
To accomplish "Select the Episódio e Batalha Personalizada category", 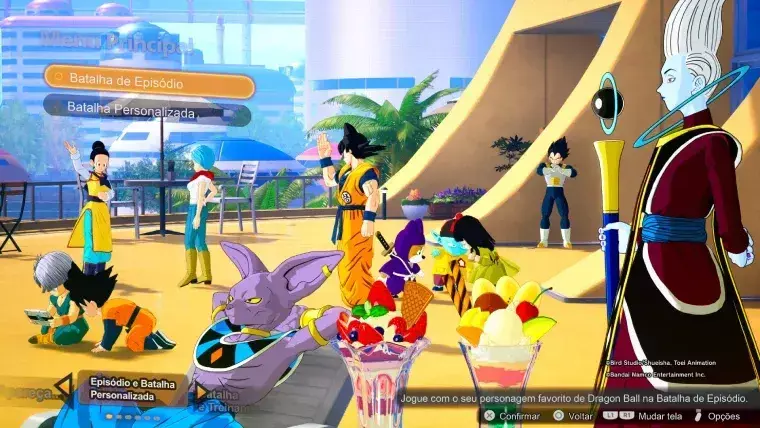I will [131, 389].
